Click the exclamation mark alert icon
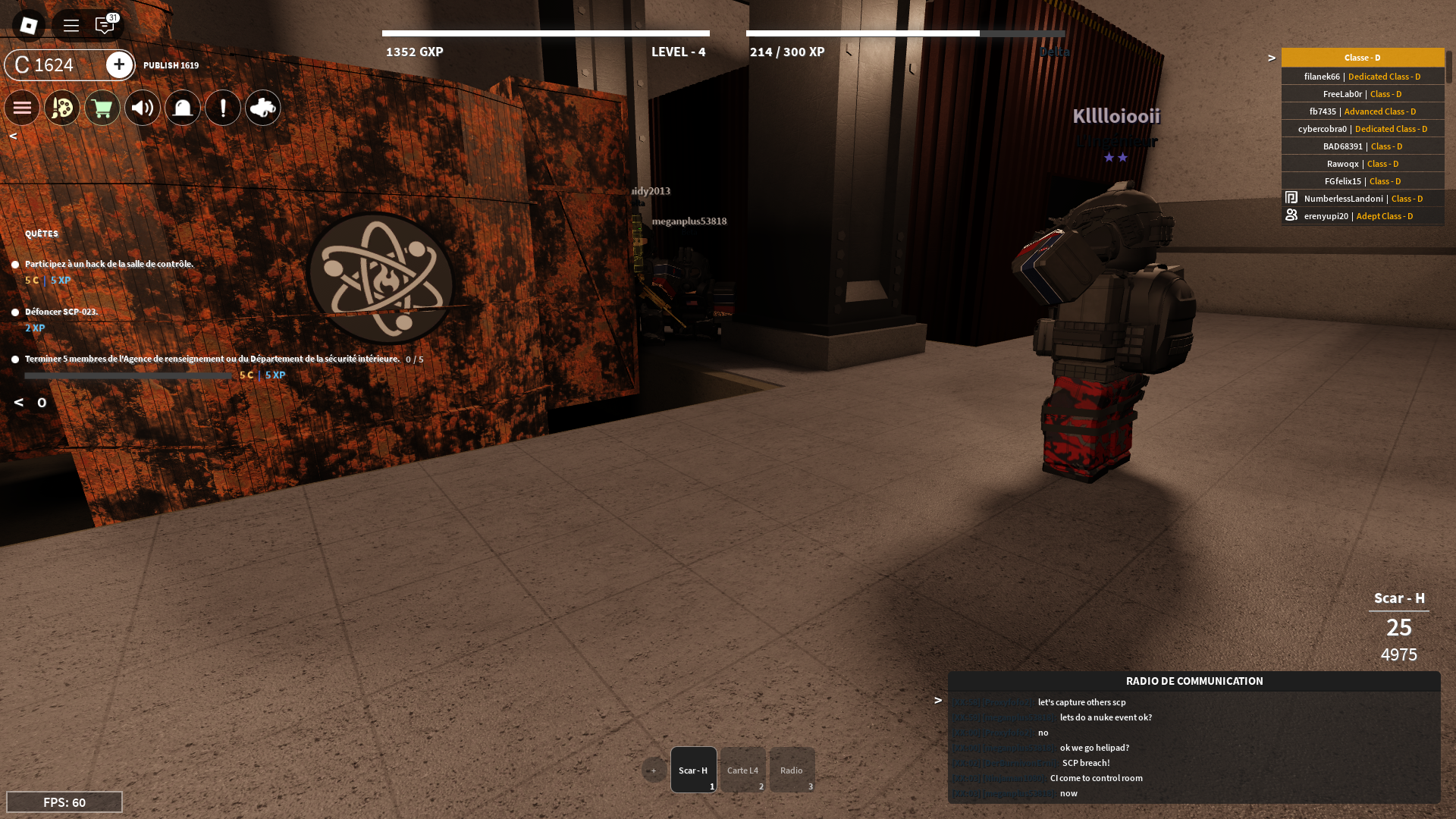Viewport: 1456px width, 819px height. pos(222,108)
